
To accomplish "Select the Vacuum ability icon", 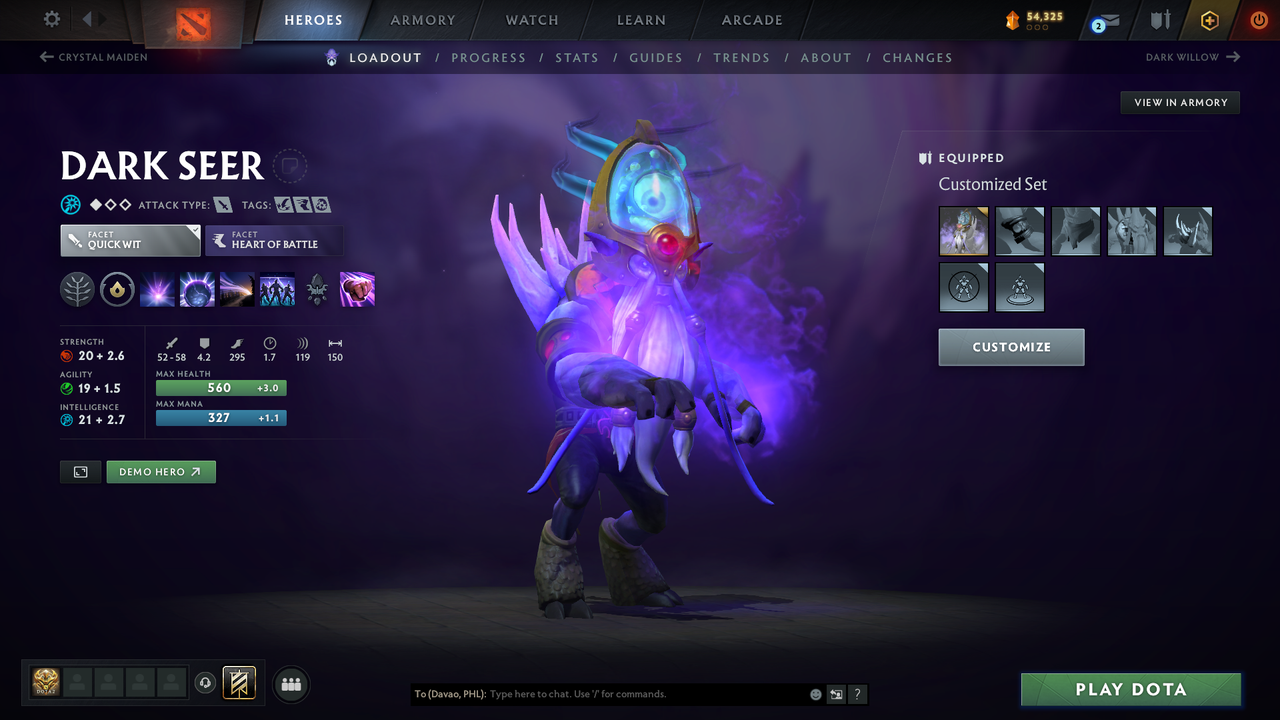I will [158, 289].
